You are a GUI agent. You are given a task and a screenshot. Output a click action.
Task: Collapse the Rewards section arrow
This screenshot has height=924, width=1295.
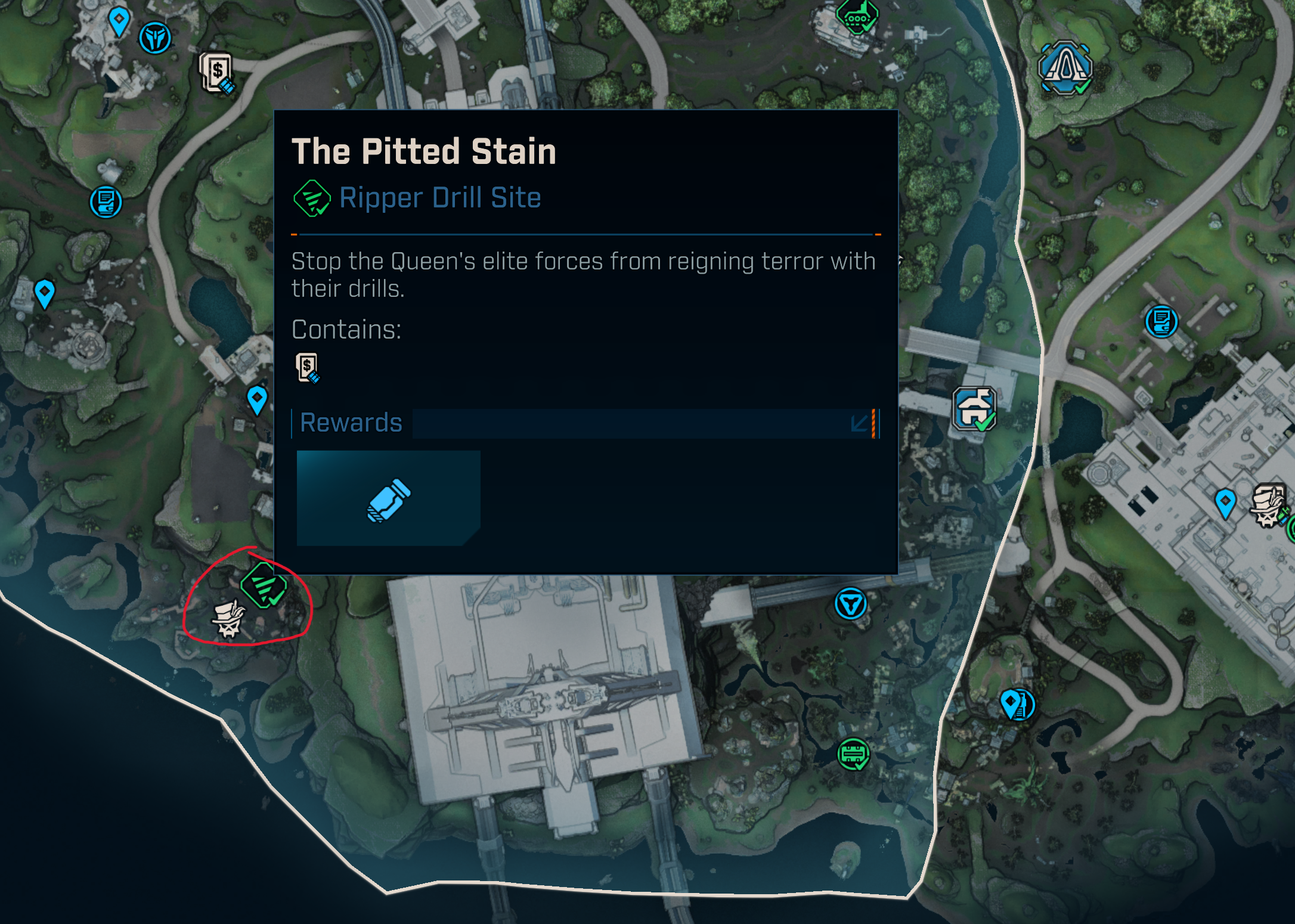[x=859, y=424]
